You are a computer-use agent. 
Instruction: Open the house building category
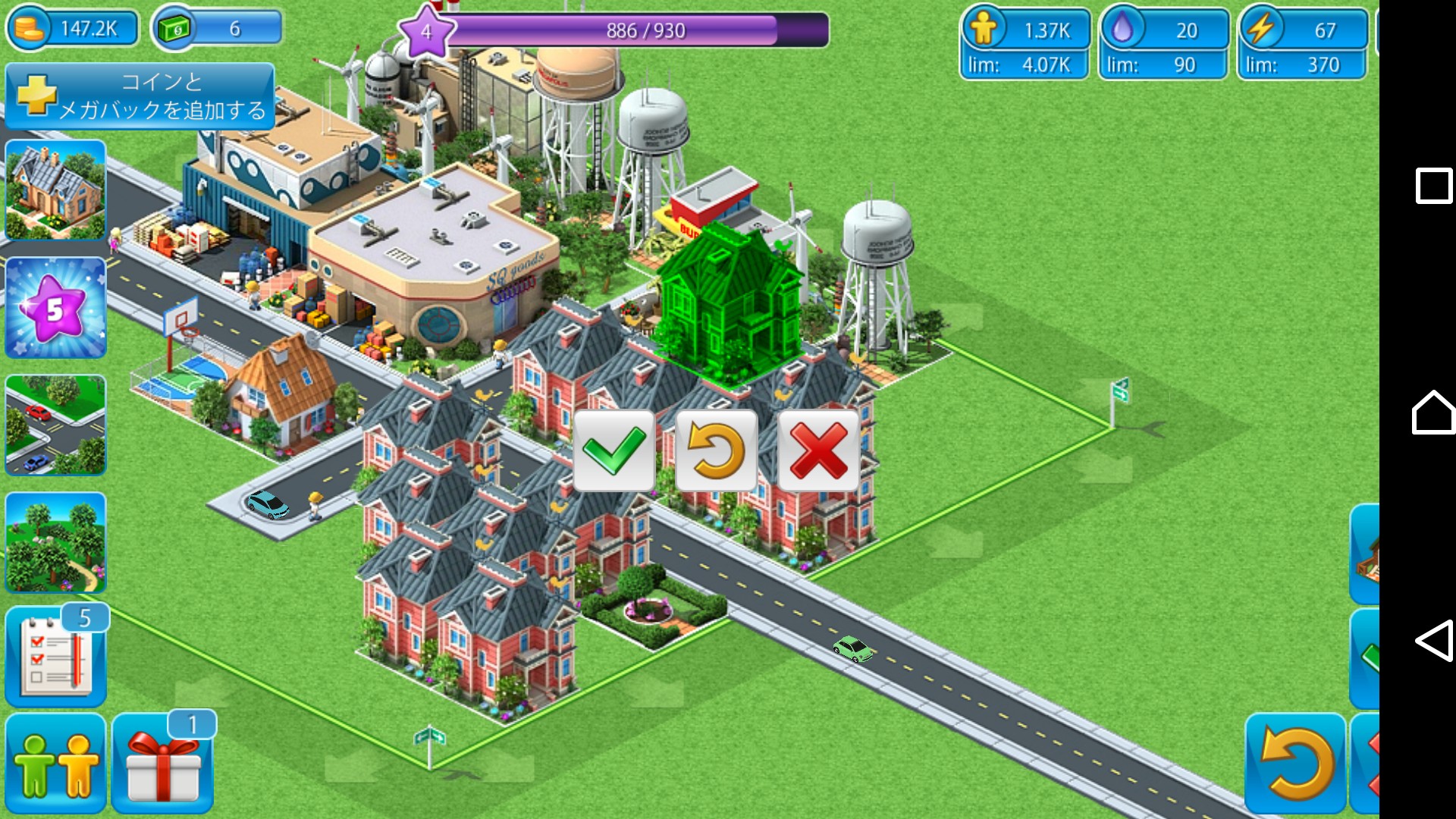55,190
